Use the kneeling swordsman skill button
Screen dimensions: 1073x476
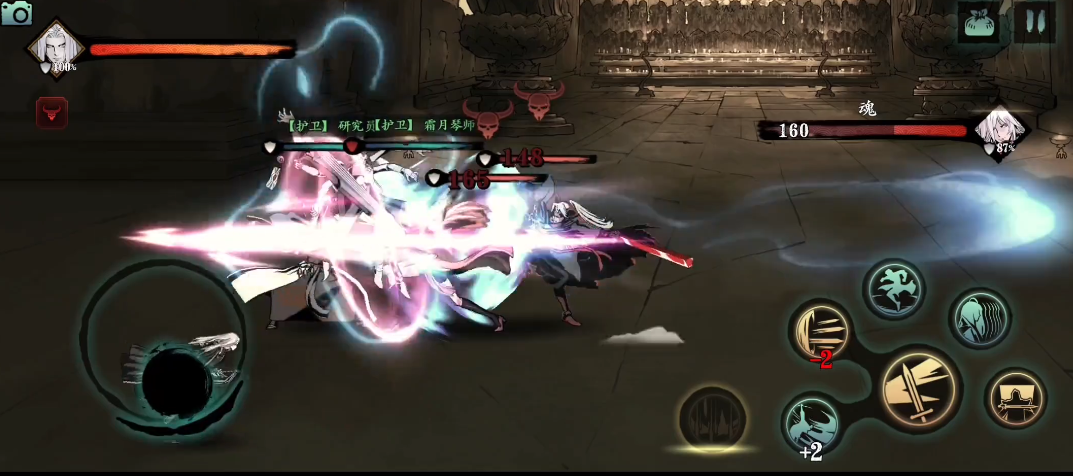tap(1015, 397)
